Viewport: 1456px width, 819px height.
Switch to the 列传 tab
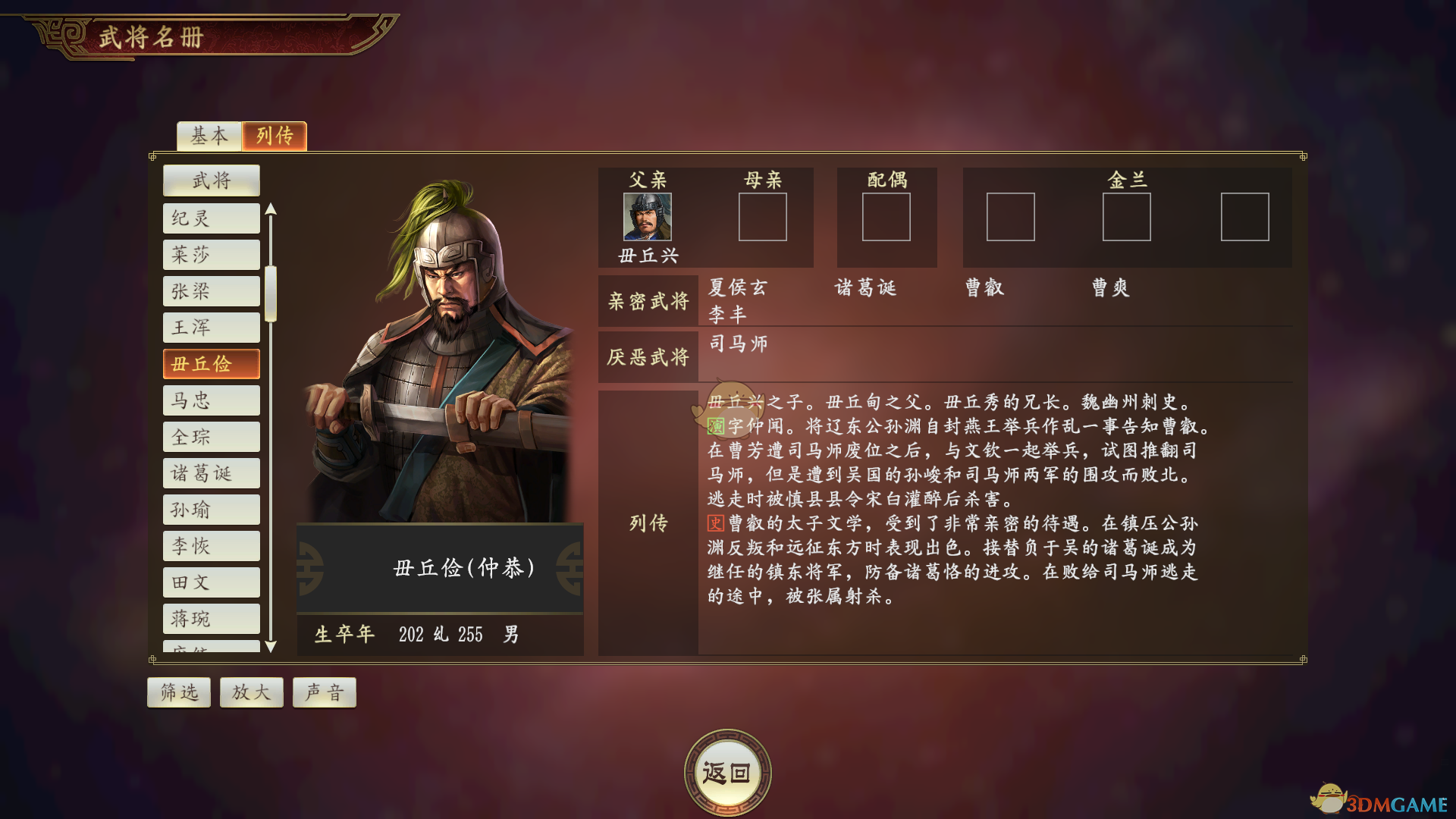(274, 136)
